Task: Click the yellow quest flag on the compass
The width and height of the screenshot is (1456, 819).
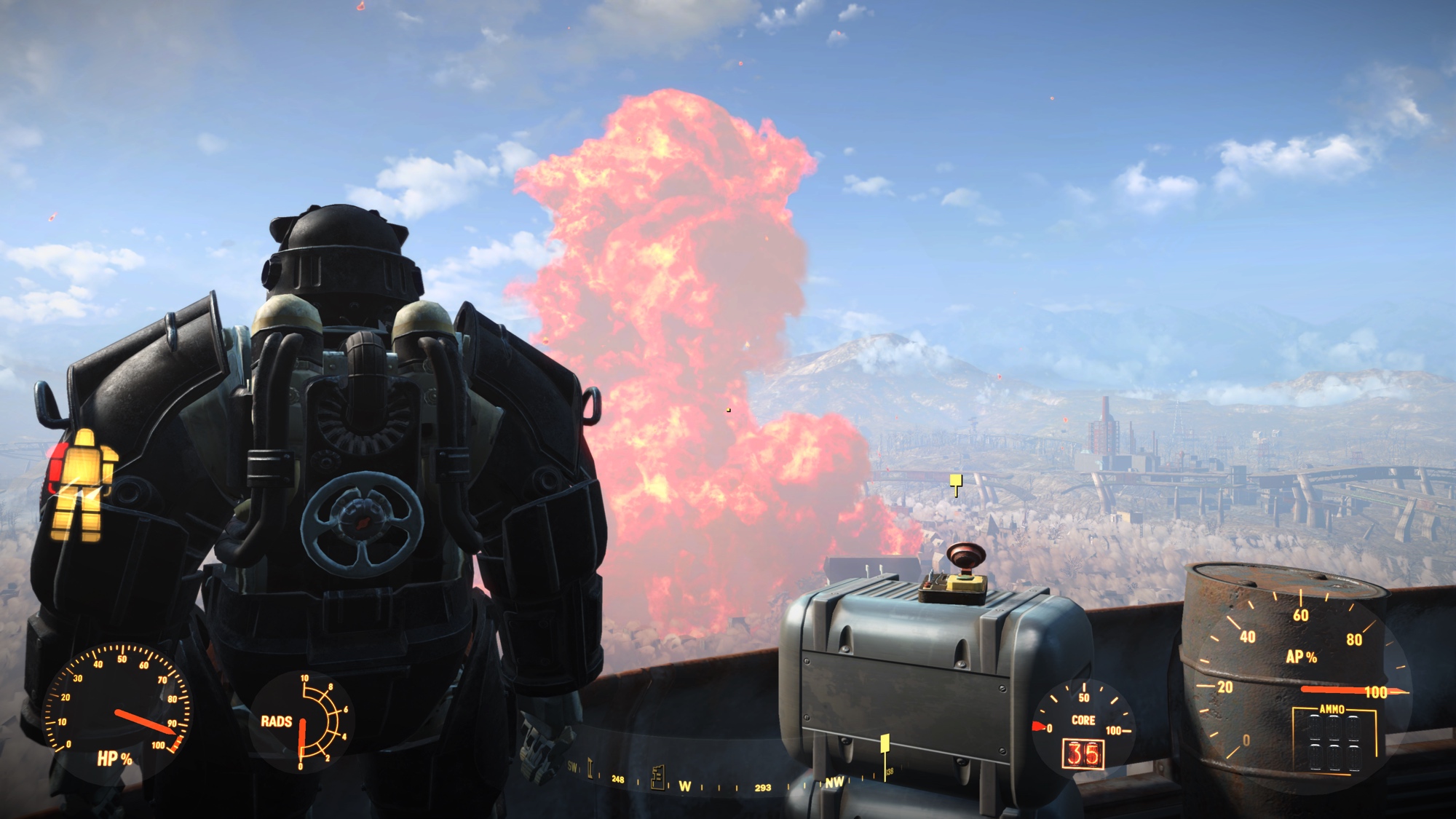Action: (885, 745)
